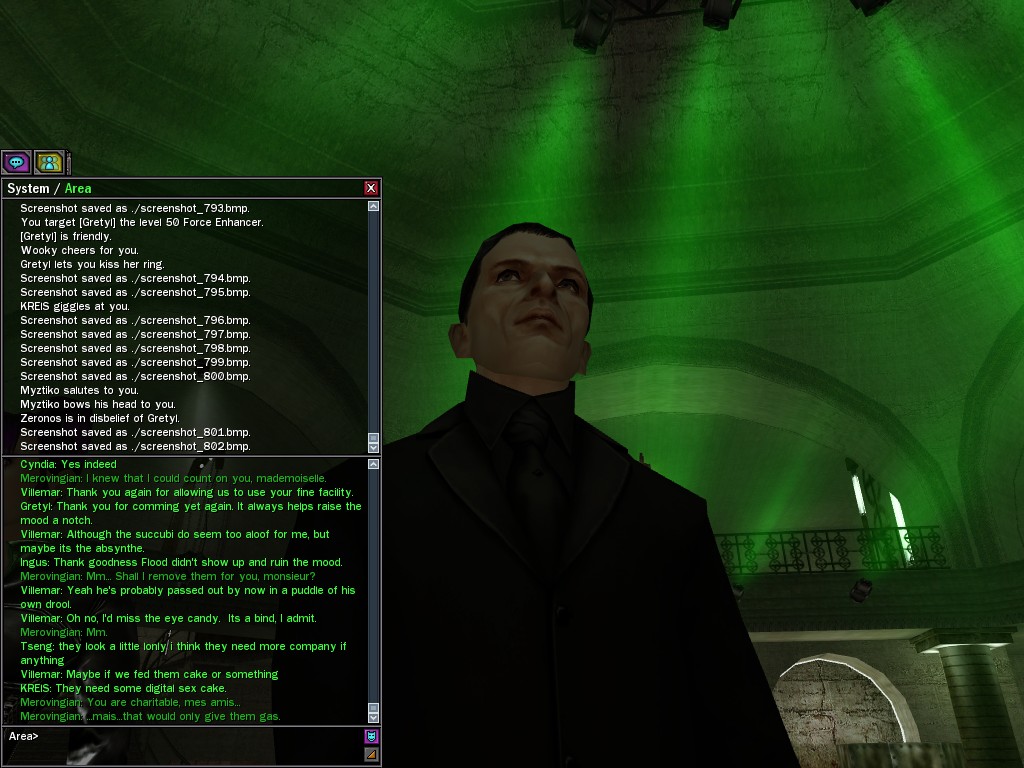Select the Area chat channel

pyautogui.click(x=78, y=188)
